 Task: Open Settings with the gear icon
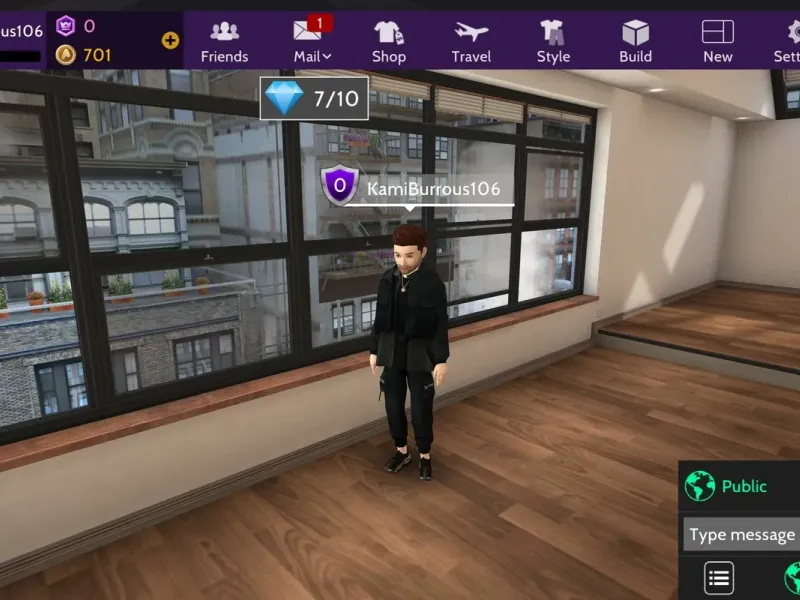787,41
